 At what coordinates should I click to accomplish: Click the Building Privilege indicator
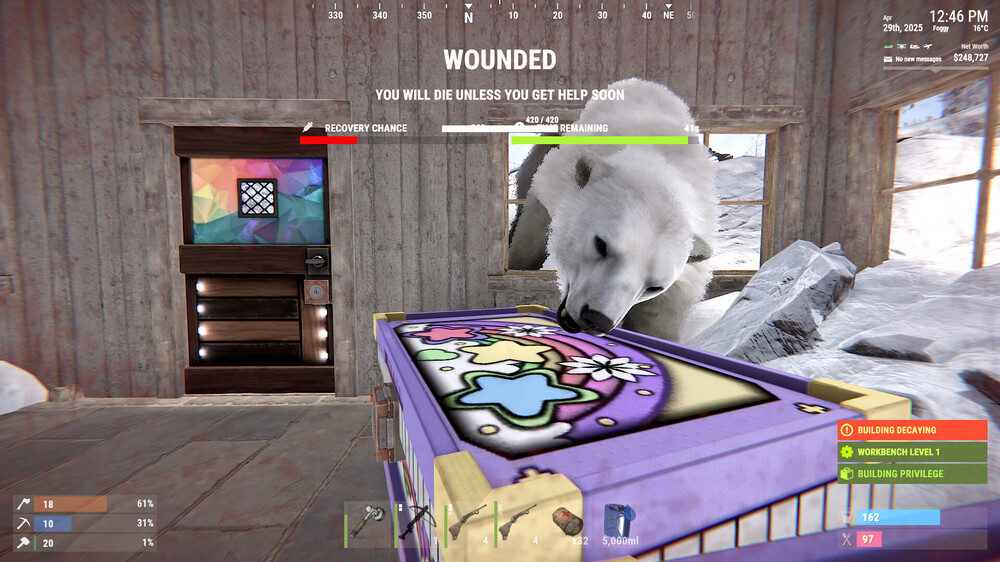912,474
